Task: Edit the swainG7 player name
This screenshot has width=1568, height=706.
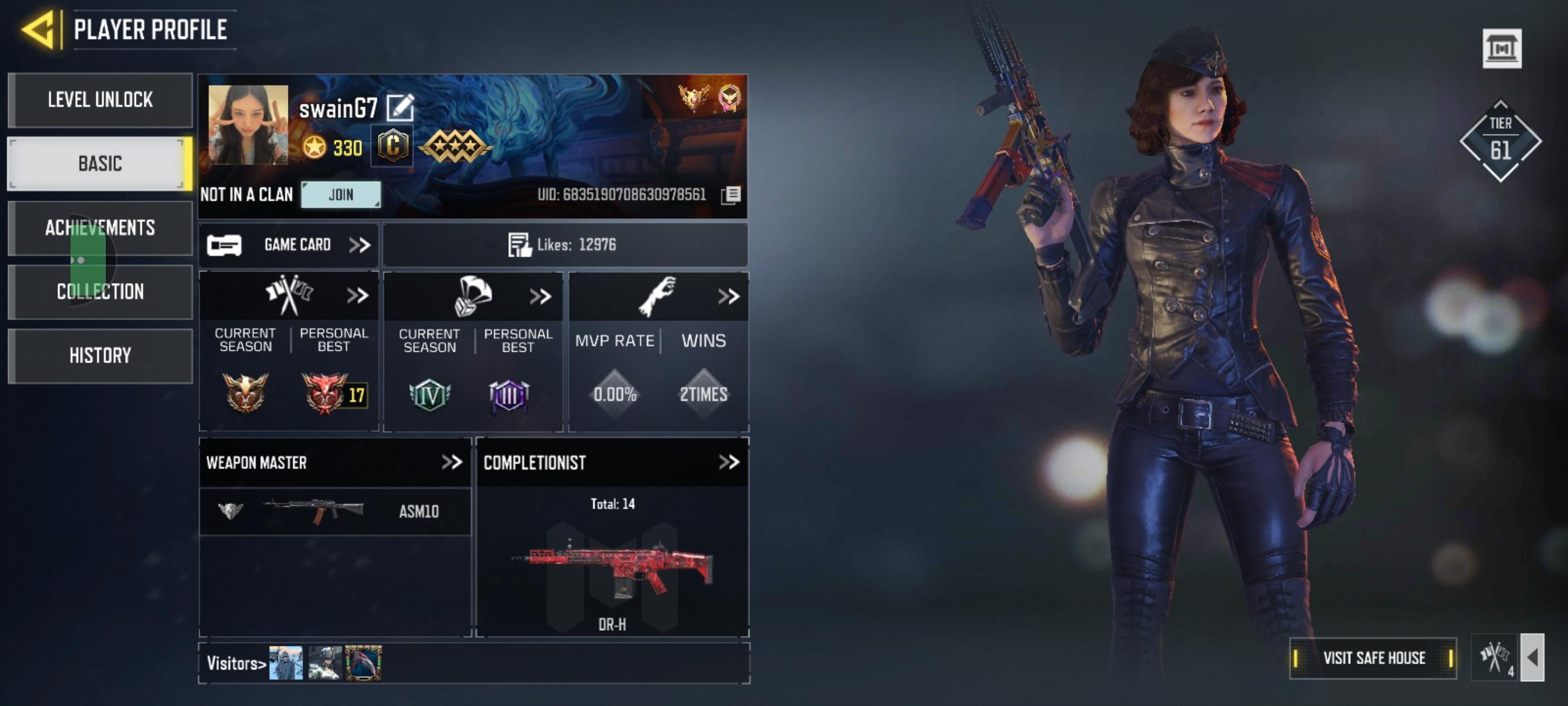Action: pos(400,108)
